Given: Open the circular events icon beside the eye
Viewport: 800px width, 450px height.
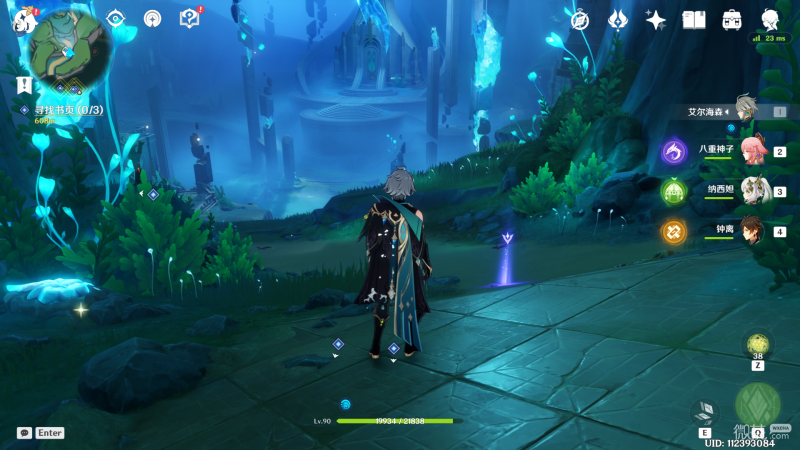Looking at the screenshot, I should [152, 19].
